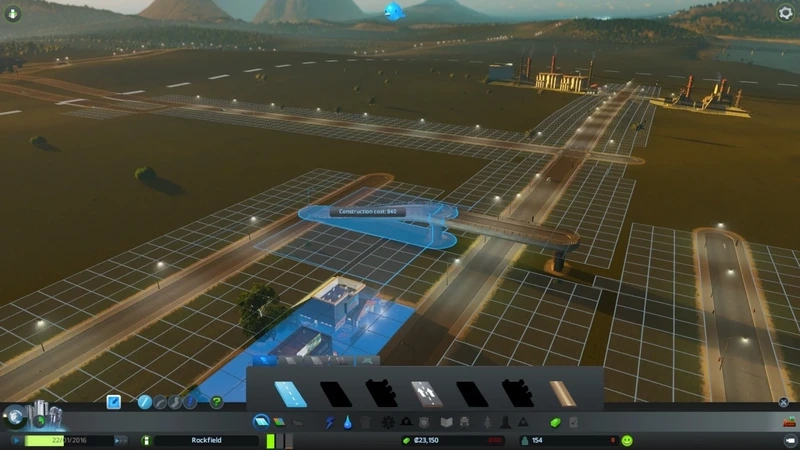Open the Zoning tool

pyautogui.click(x=279, y=423)
